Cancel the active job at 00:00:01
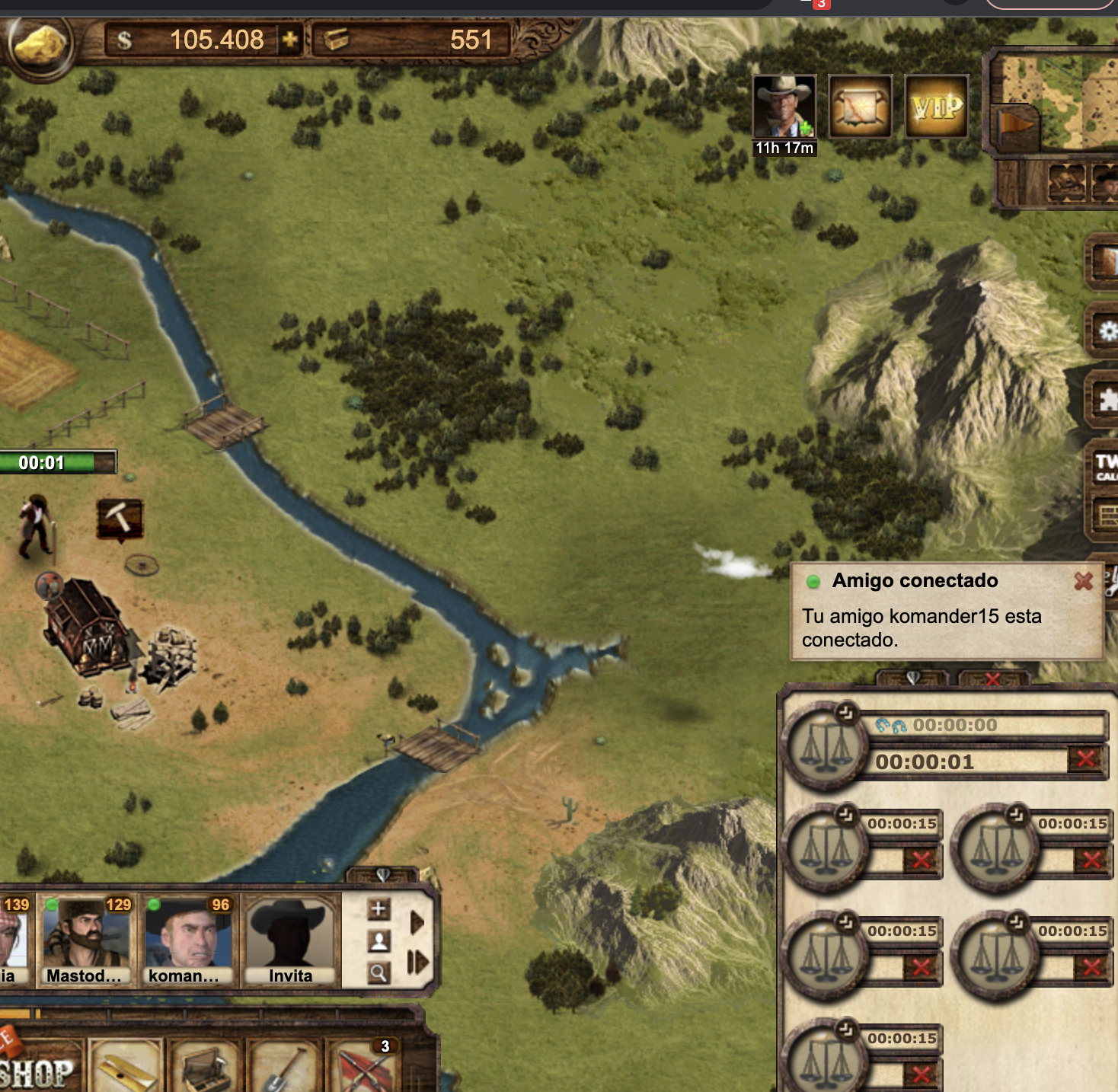Viewport: 1118px width, 1092px height. point(1086,759)
